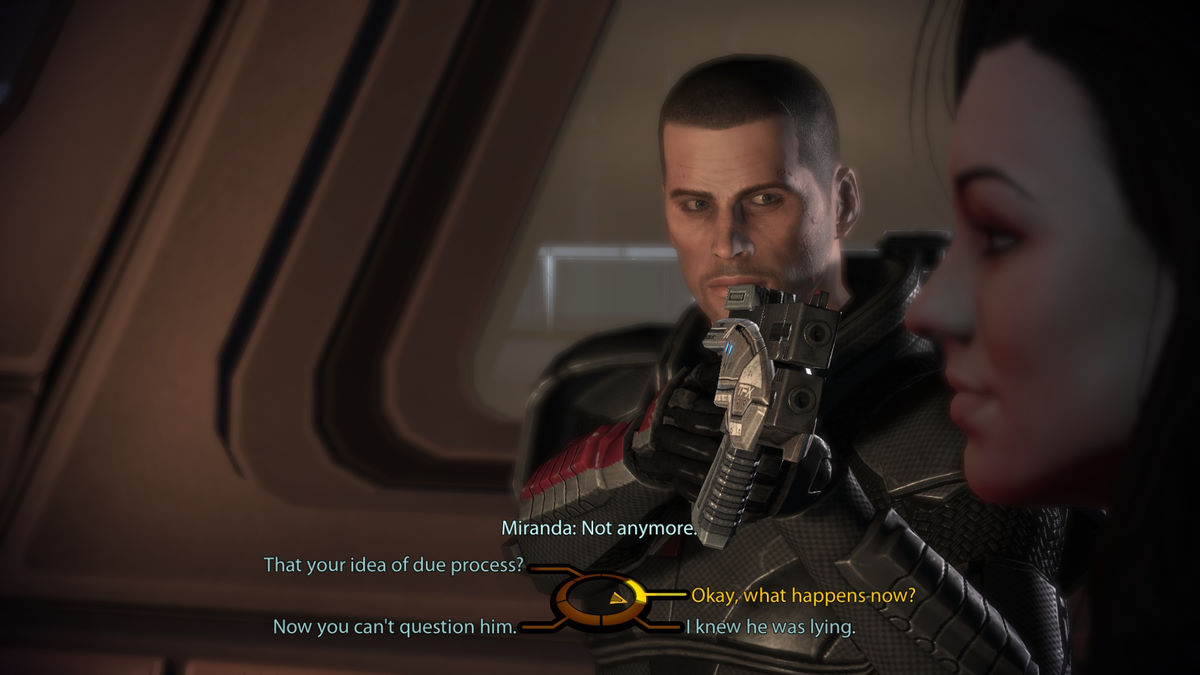Choose "That your idea of due process?" reply
Image resolution: width=1200 pixels, height=675 pixels.
[x=394, y=565]
